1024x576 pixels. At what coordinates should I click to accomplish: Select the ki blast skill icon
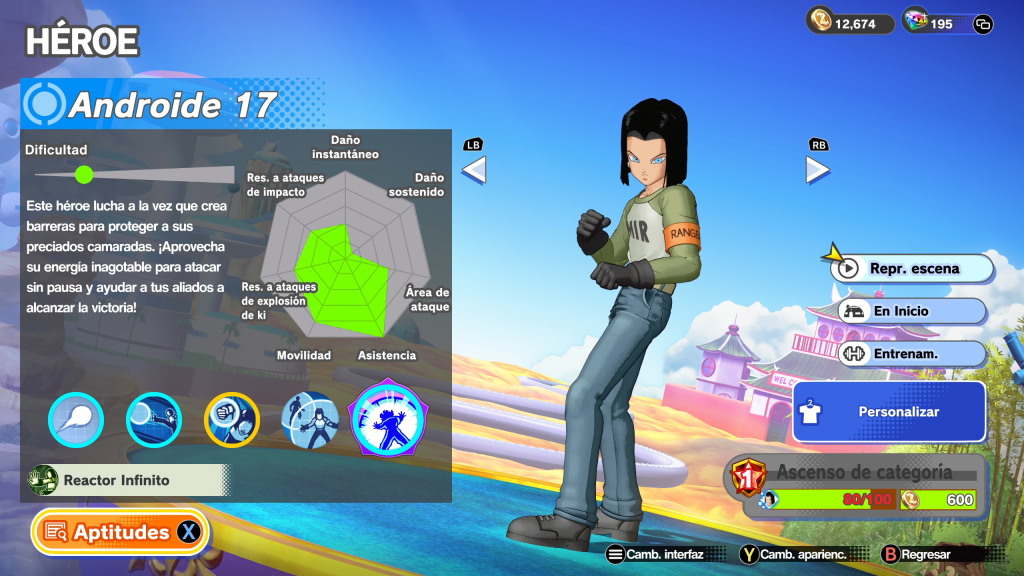coord(76,420)
